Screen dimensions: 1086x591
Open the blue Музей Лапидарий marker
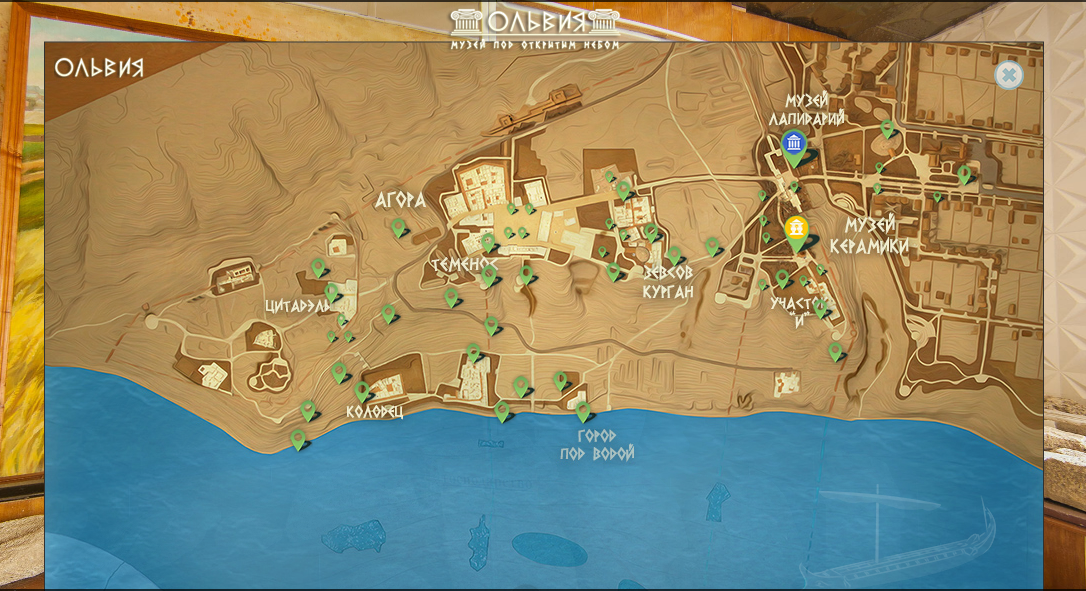click(x=794, y=143)
